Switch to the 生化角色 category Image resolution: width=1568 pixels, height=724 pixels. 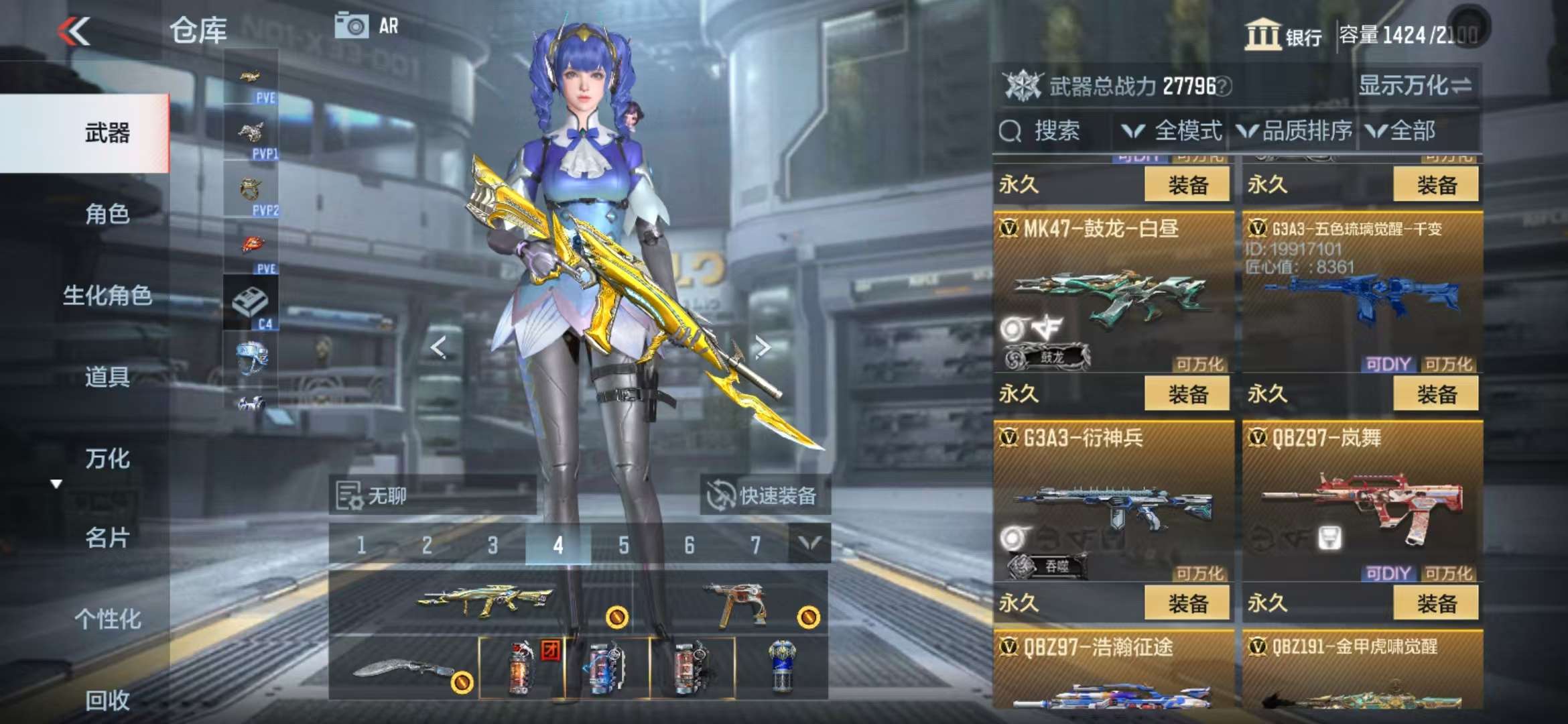107,295
